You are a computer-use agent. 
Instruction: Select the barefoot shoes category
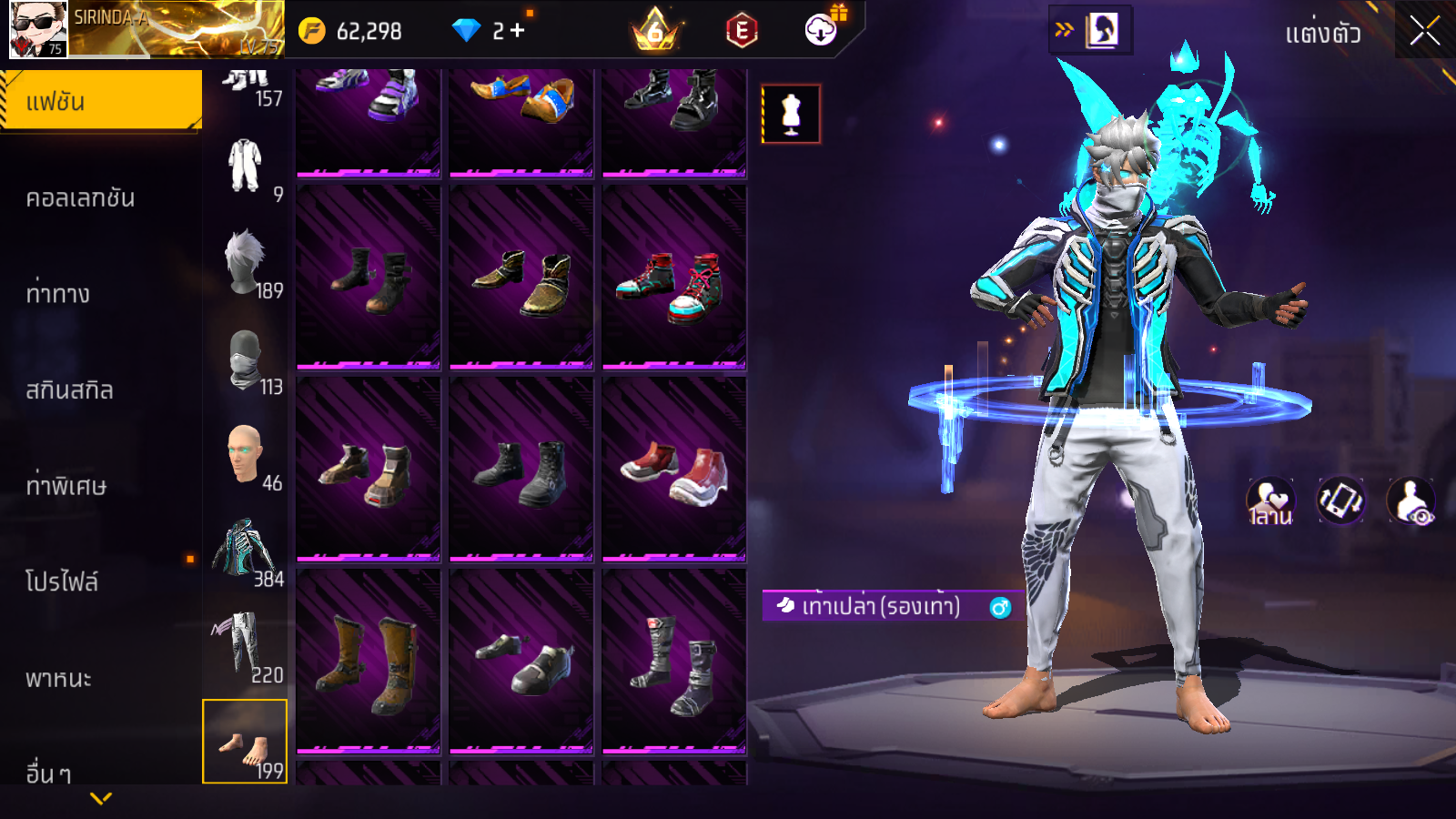[x=245, y=742]
